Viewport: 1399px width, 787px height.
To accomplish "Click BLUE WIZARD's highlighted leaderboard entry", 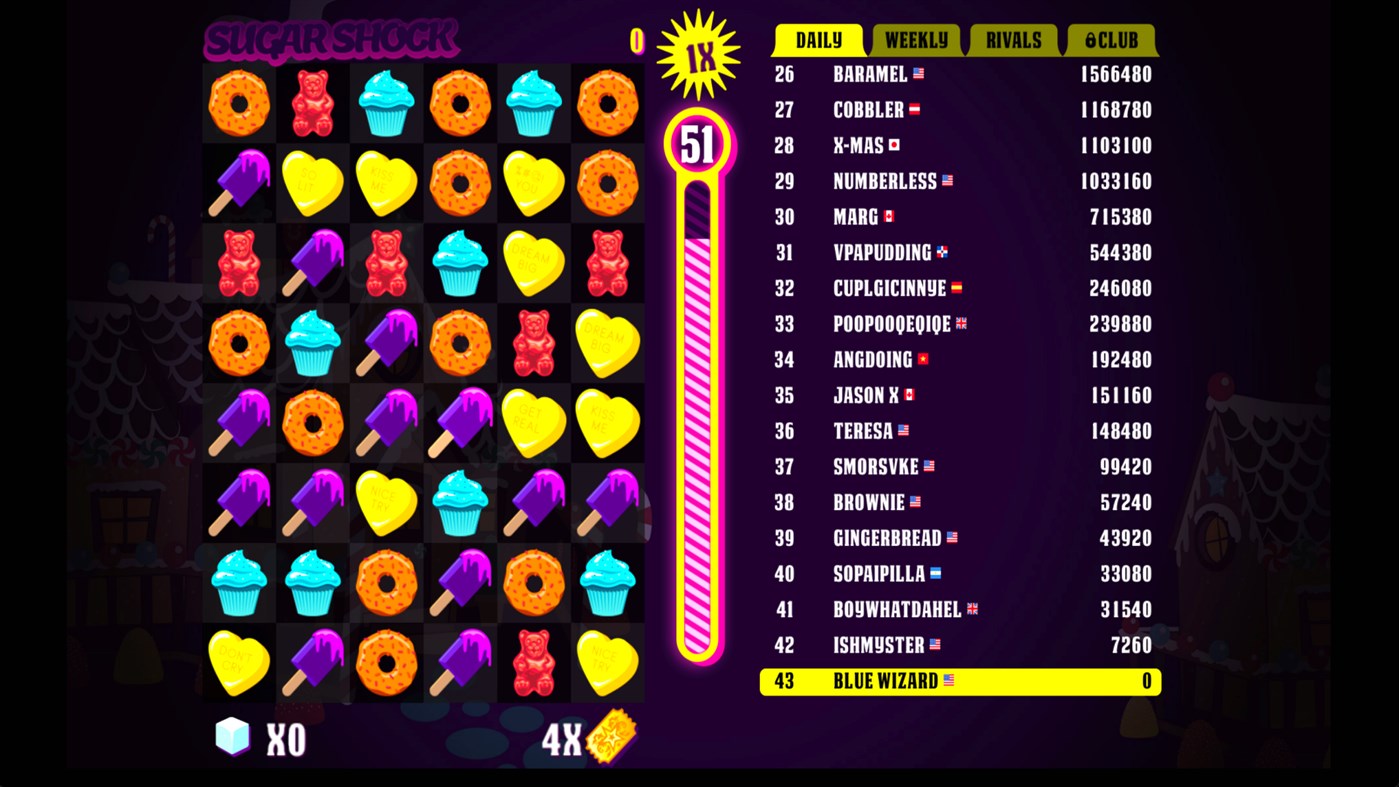I will click(959, 681).
